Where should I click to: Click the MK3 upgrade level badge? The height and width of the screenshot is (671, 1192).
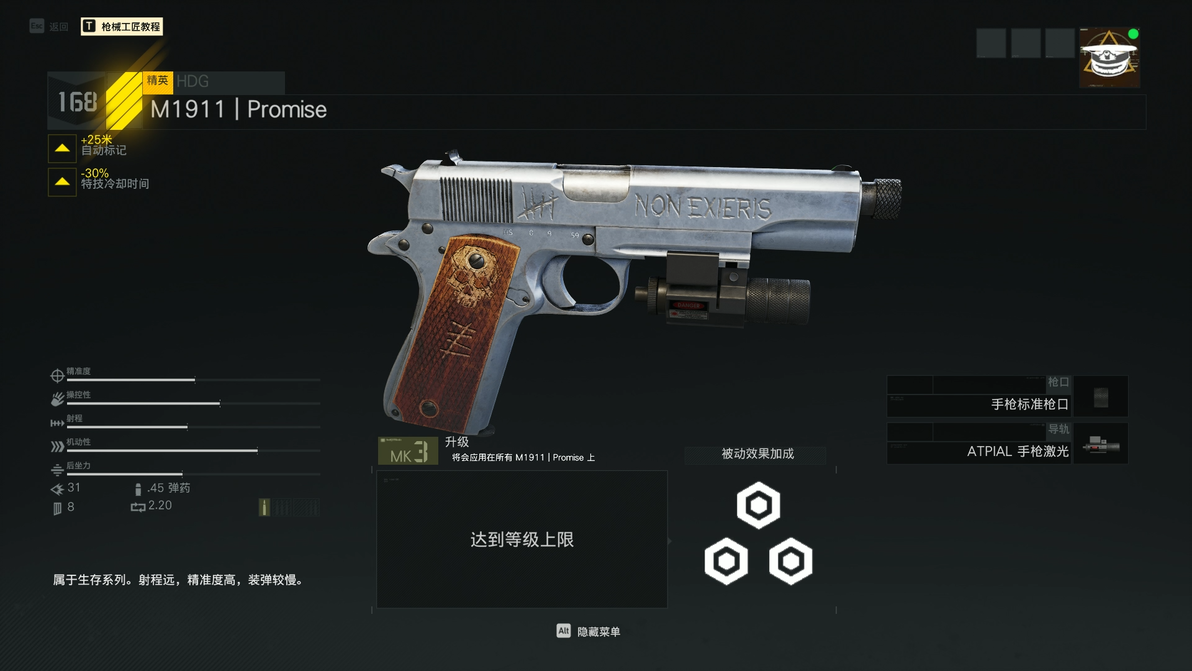click(x=408, y=452)
